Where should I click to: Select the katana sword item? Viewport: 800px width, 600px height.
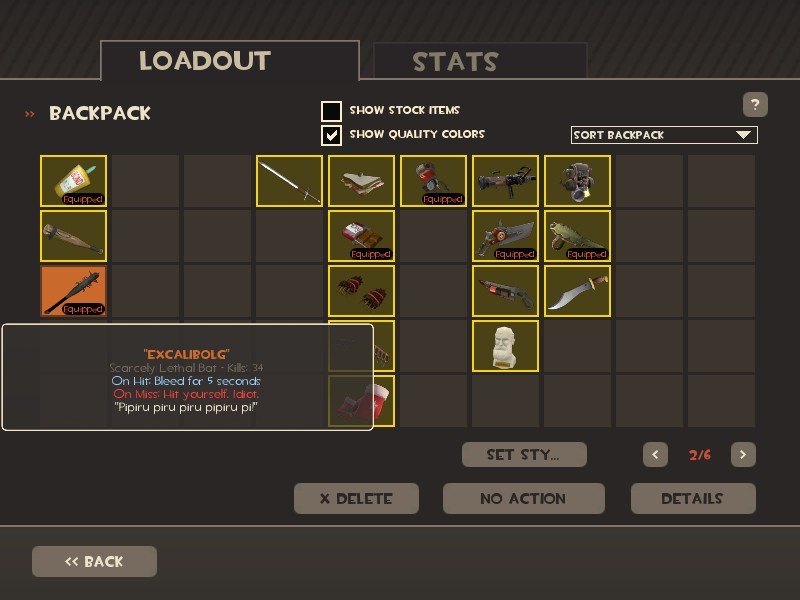coord(290,181)
